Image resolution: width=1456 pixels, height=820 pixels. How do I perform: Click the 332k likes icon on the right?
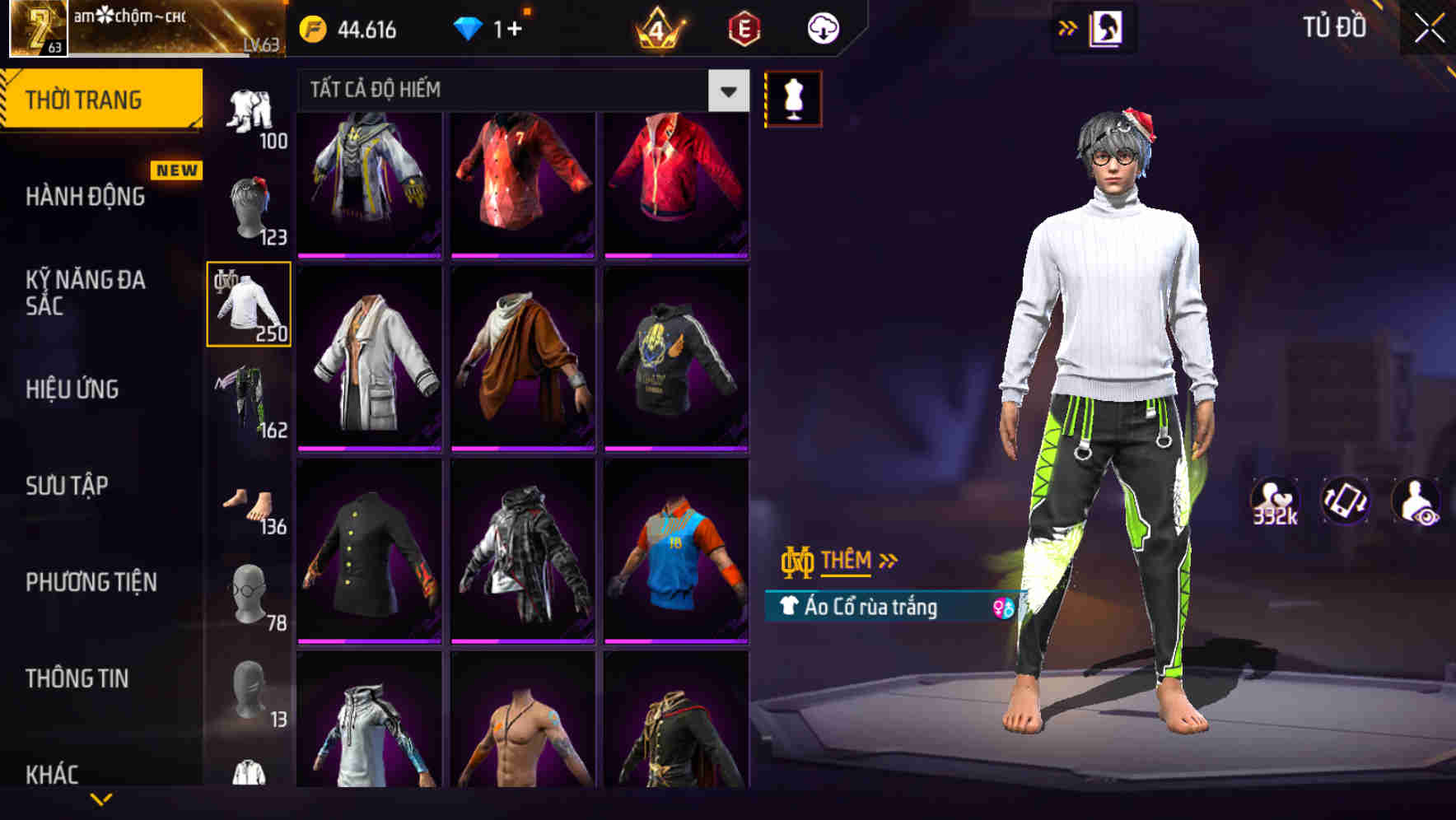(1275, 501)
